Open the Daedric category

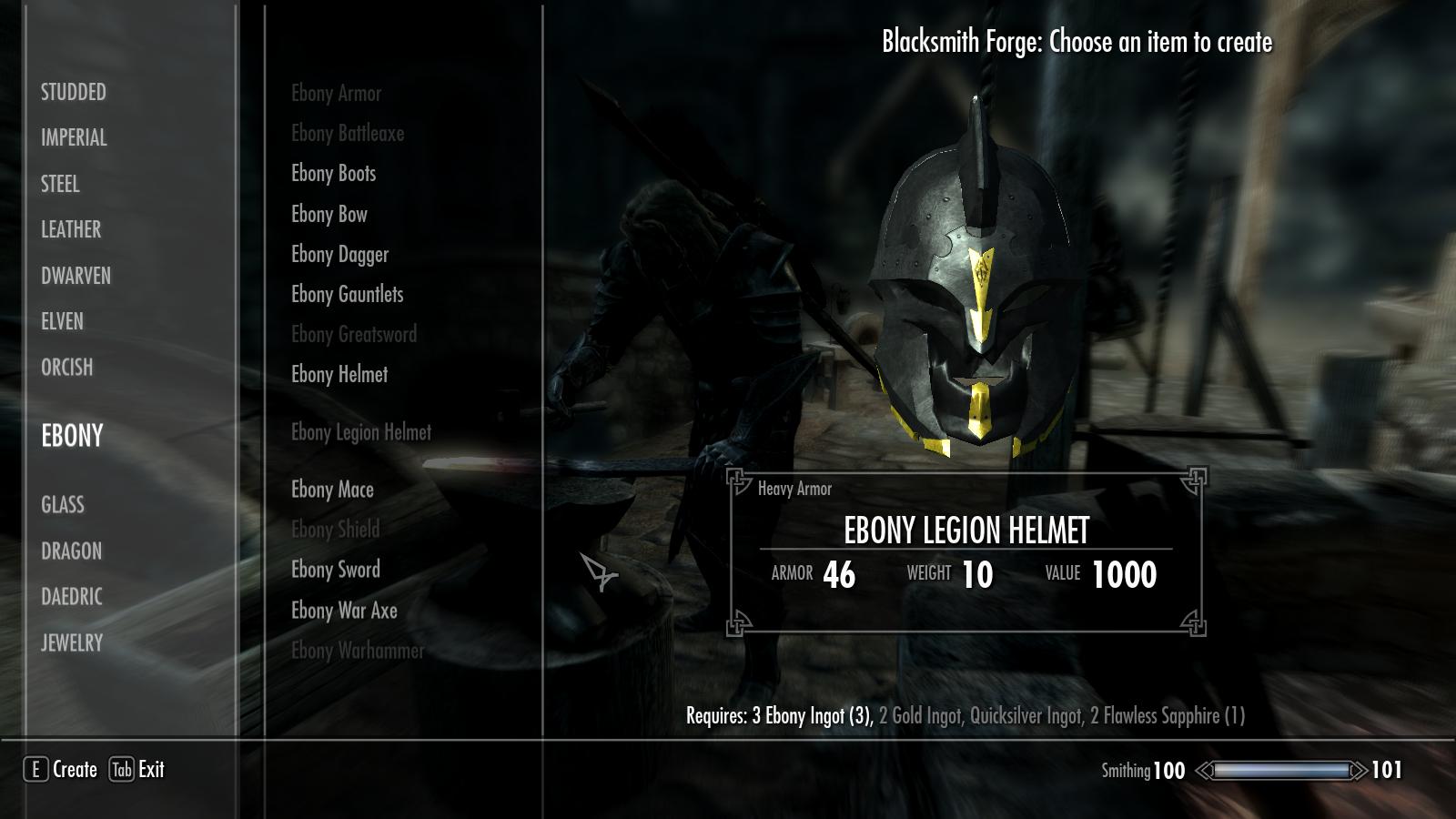72,596
